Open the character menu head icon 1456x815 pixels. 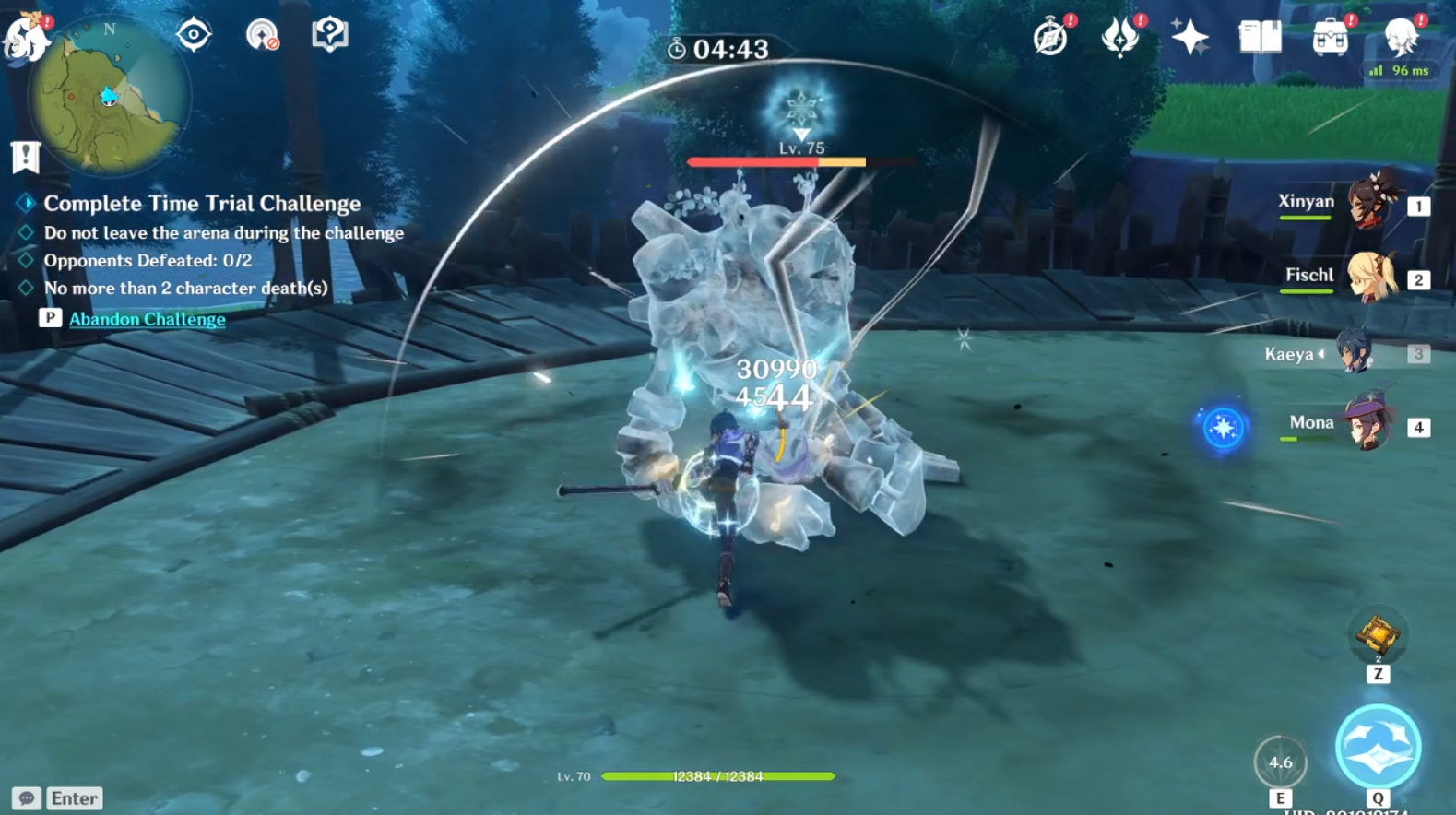click(1401, 38)
